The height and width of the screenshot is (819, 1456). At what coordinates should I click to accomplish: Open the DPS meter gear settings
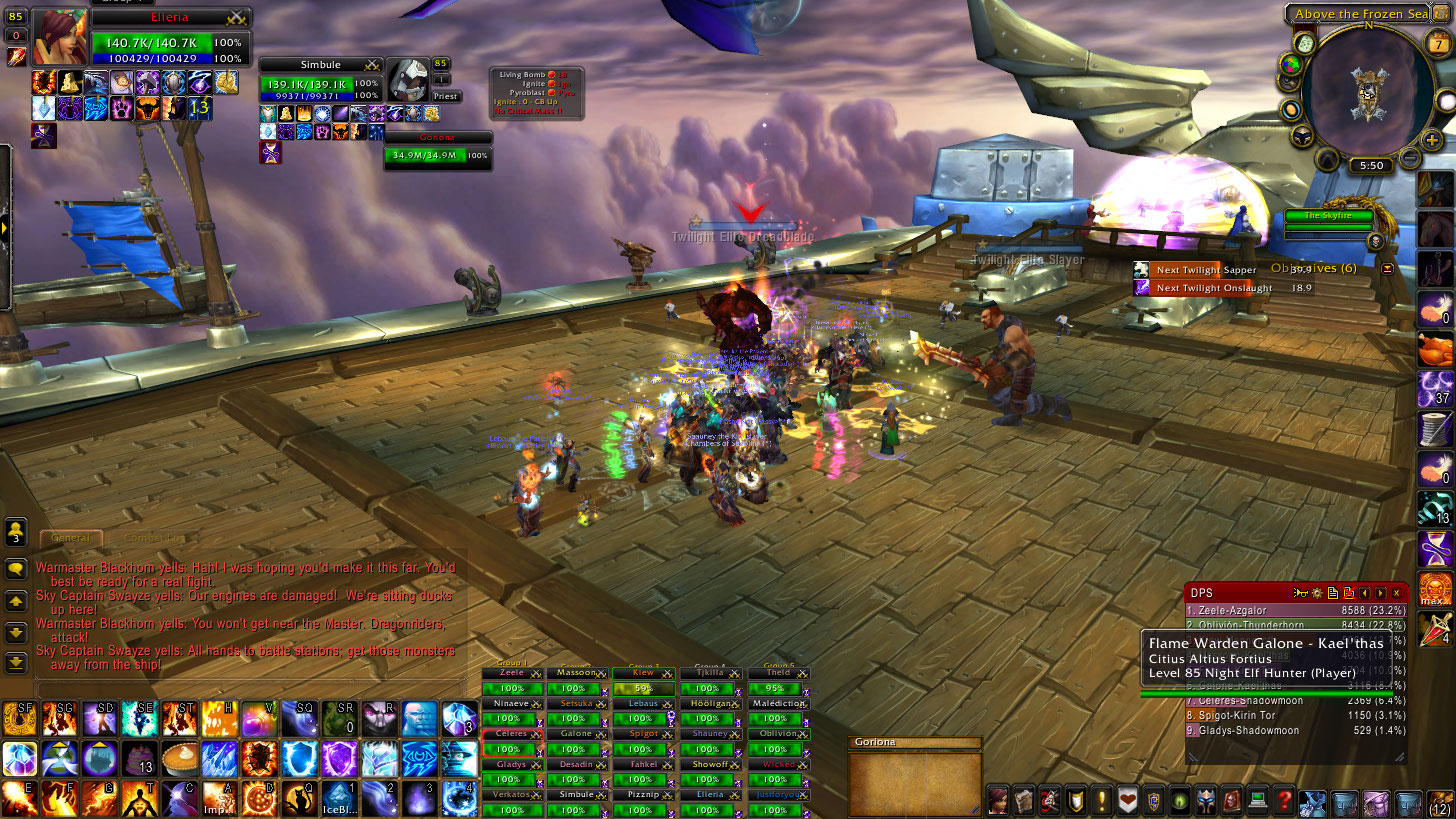[1317, 593]
